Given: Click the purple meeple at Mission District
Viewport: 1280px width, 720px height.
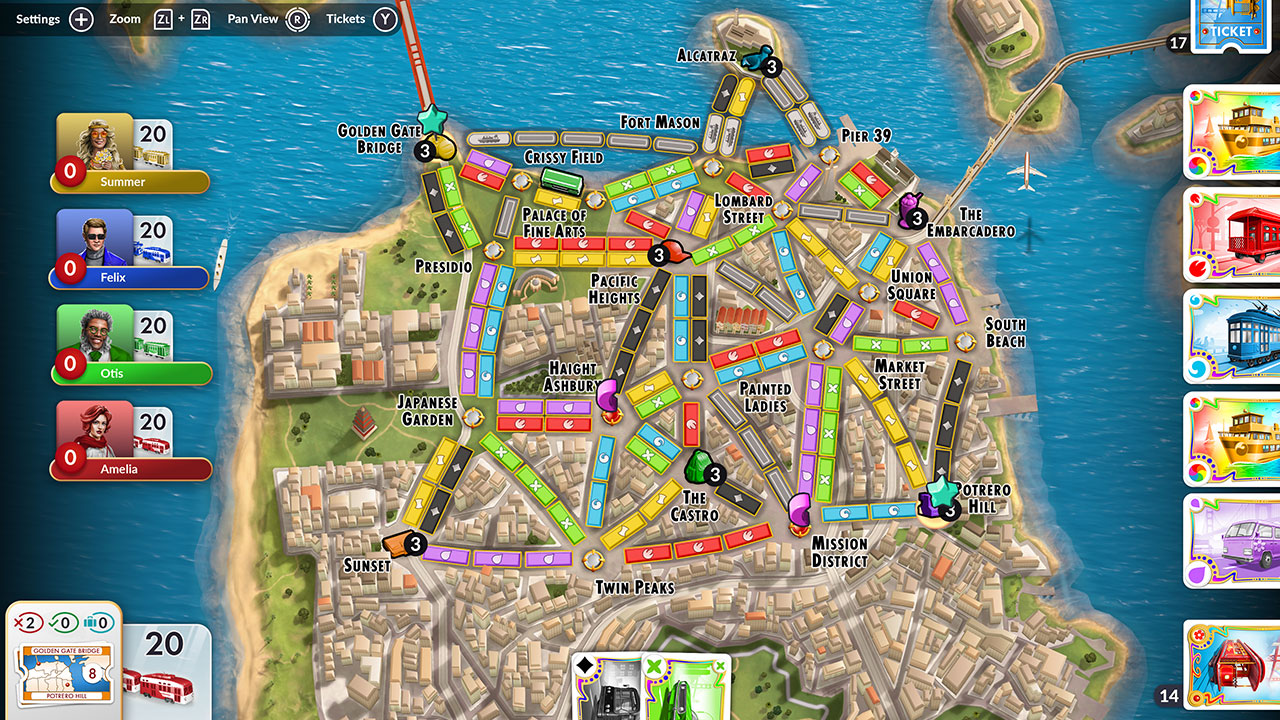Looking at the screenshot, I should [x=800, y=512].
